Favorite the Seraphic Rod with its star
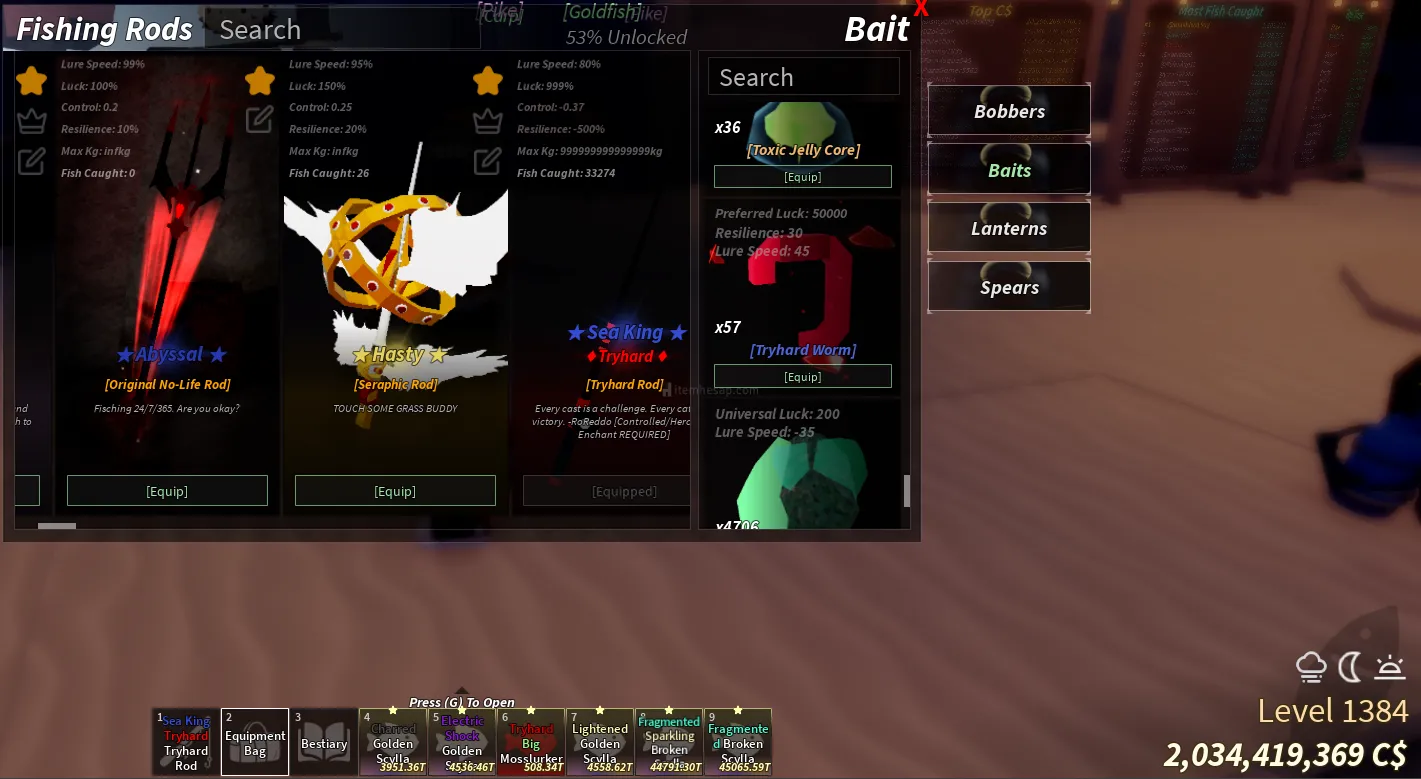The image size is (1421, 779). pyautogui.click(x=260, y=80)
